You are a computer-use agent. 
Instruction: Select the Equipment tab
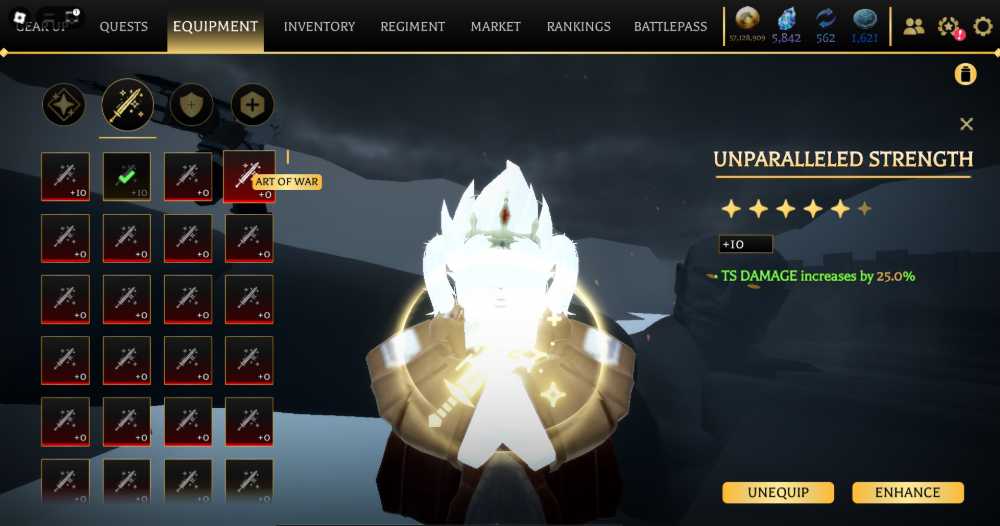click(x=215, y=27)
